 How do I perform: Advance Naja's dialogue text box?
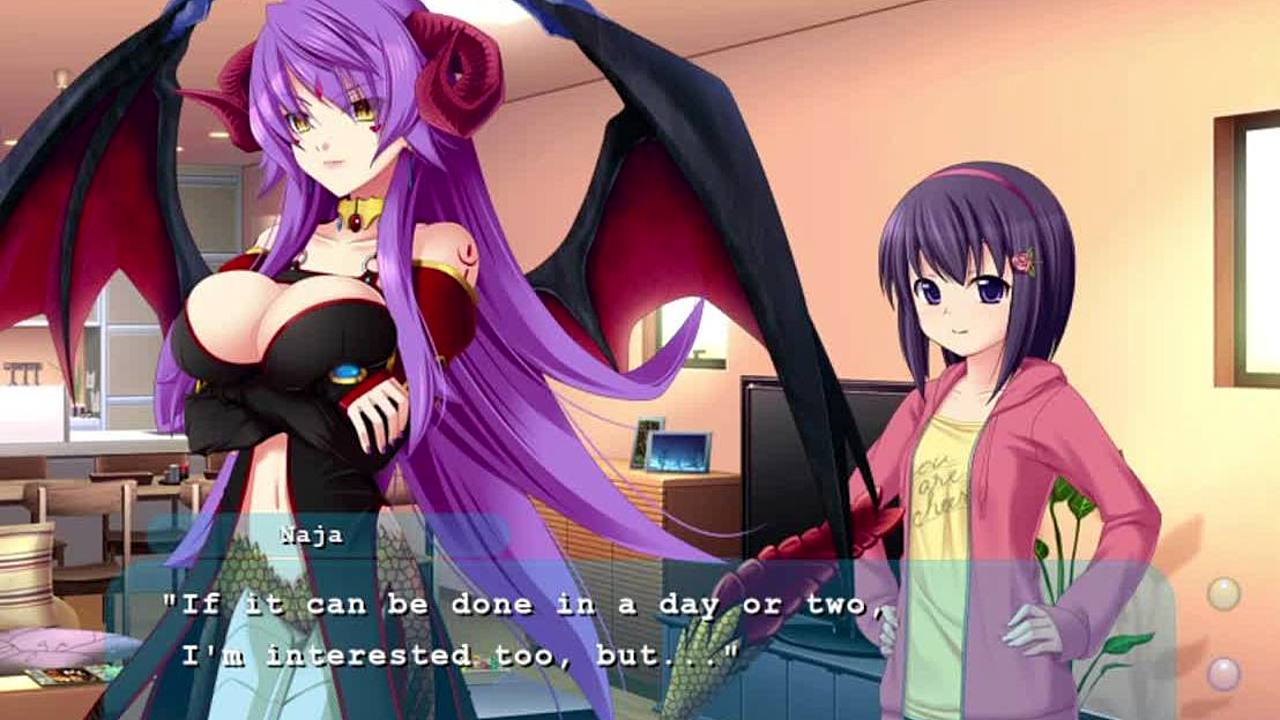click(640, 630)
